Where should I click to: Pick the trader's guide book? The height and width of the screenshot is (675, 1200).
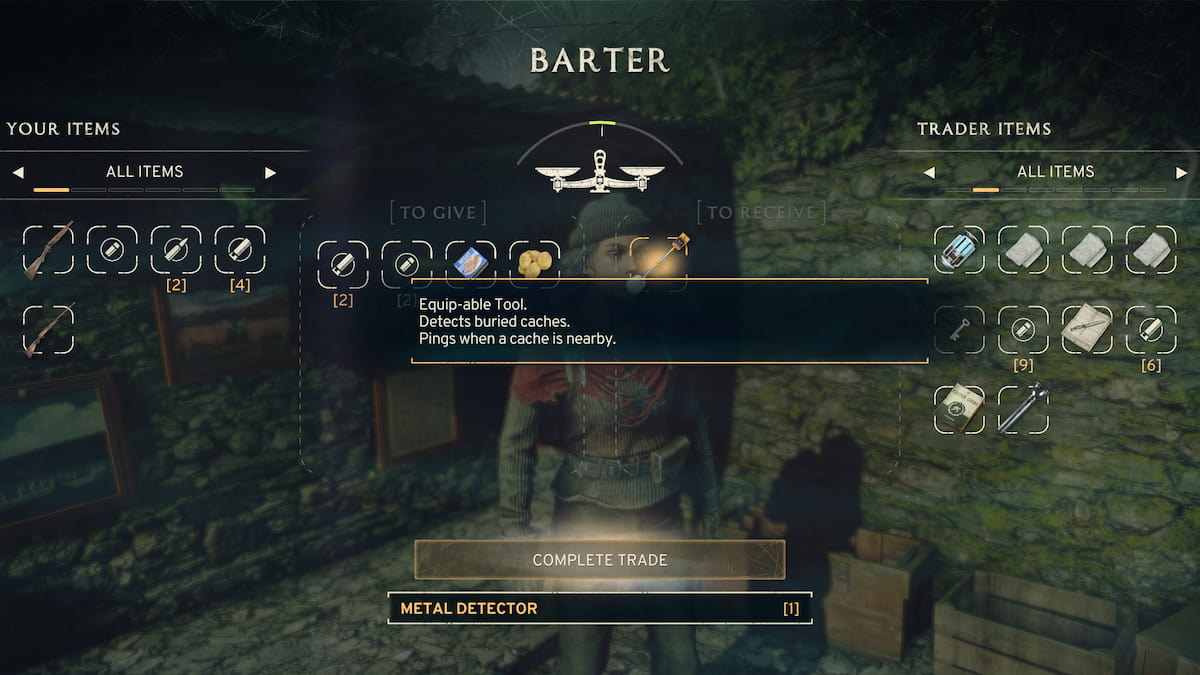pos(959,408)
